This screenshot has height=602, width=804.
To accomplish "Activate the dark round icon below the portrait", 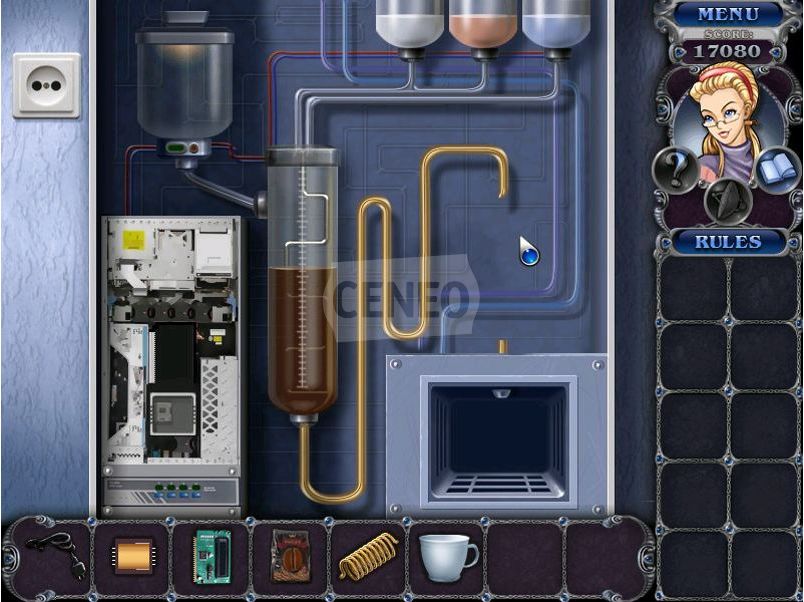I will 727,199.
